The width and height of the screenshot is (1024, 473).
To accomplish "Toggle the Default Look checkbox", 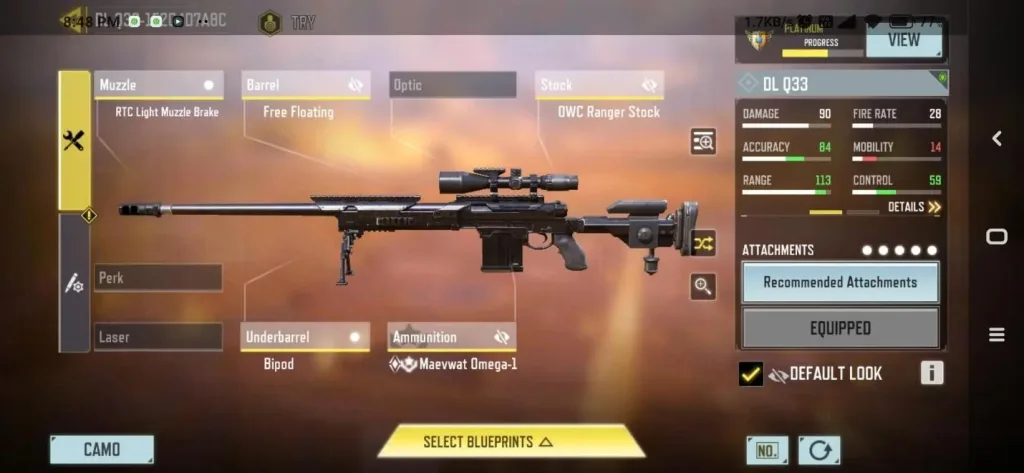I will click(x=751, y=374).
